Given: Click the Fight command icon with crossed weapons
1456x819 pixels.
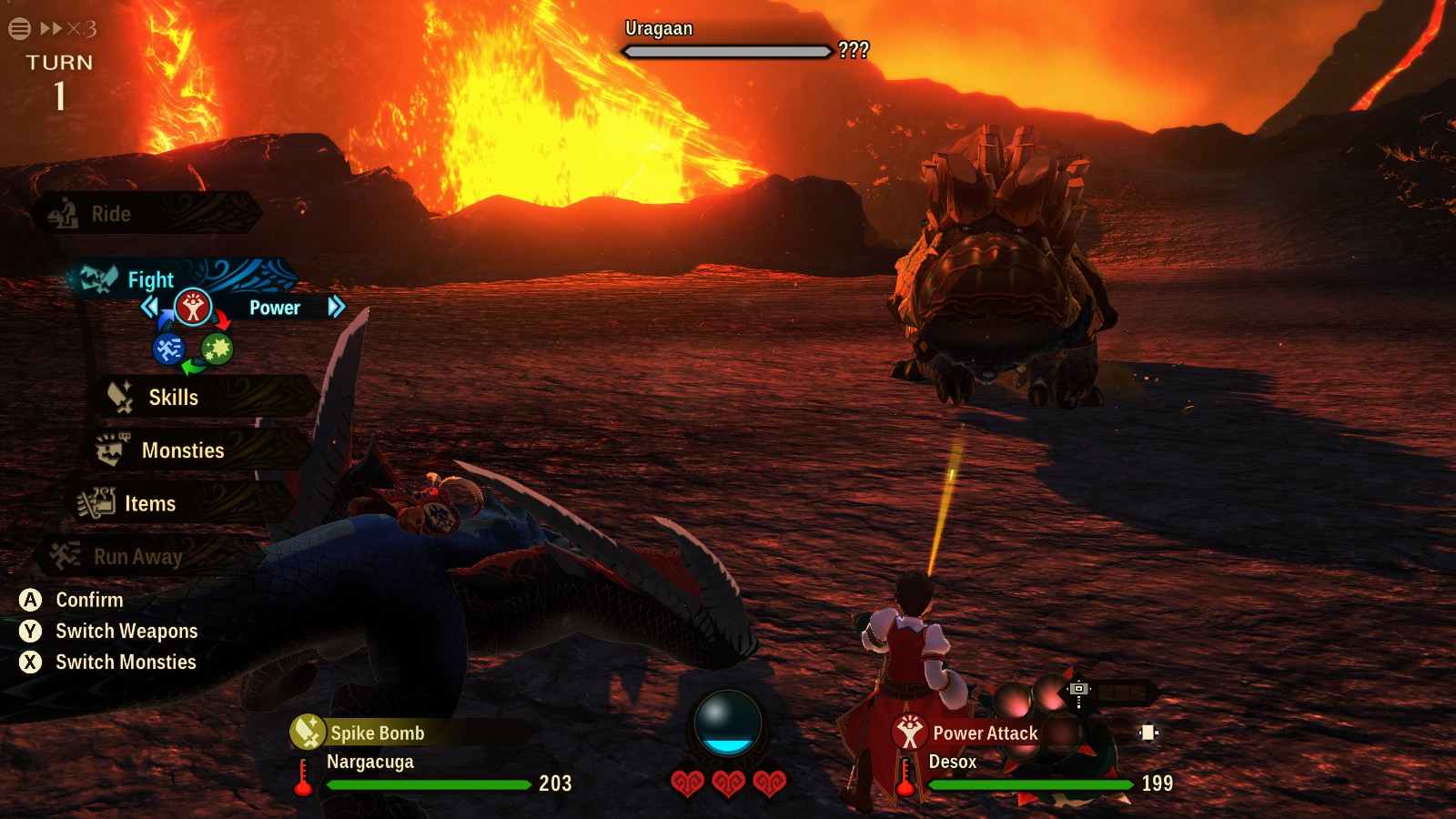Looking at the screenshot, I should pyautogui.click(x=101, y=278).
